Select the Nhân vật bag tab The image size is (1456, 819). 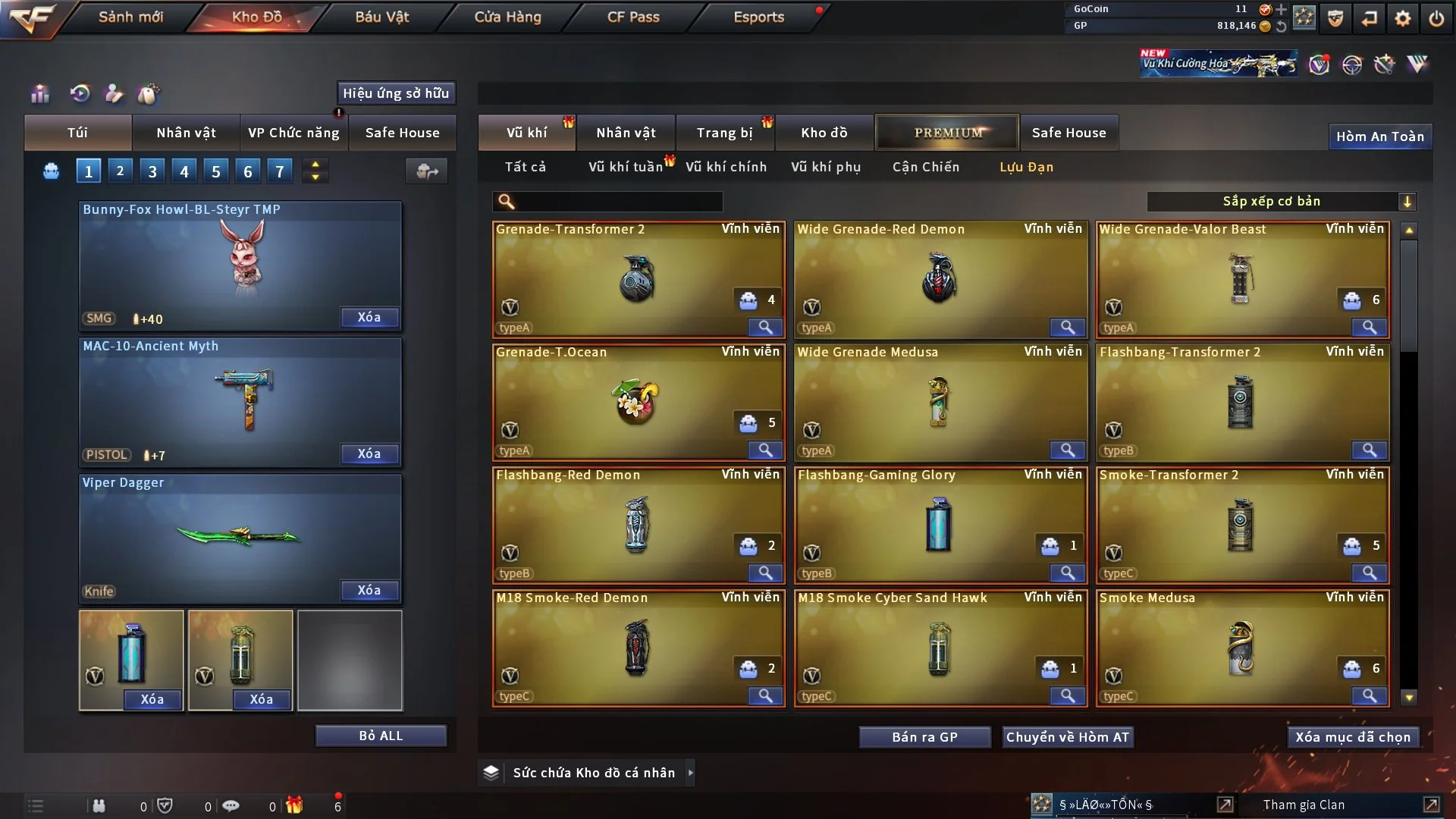pos(186,133)
